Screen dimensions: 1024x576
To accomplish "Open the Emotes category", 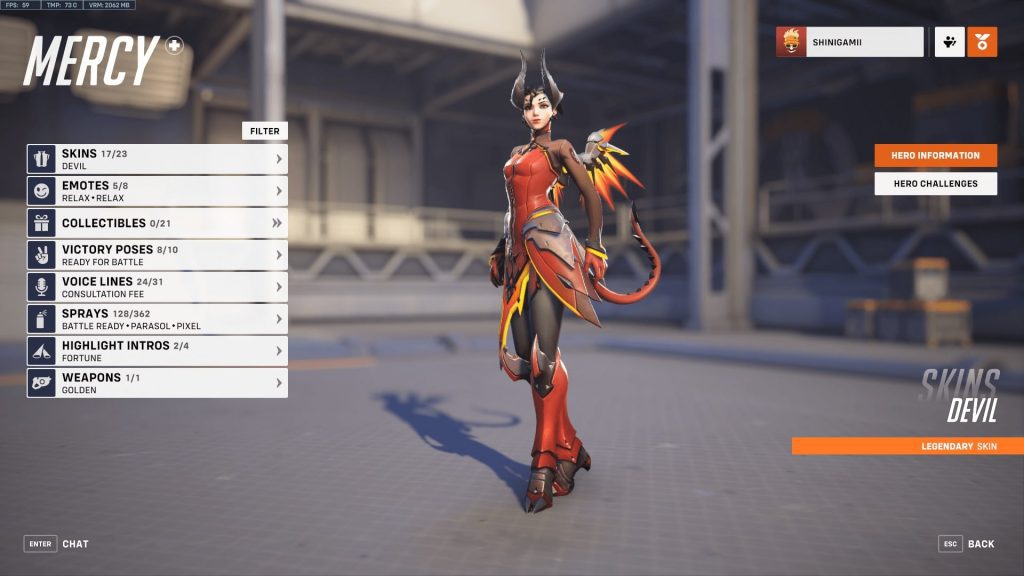I will click(x=157, y=191).
